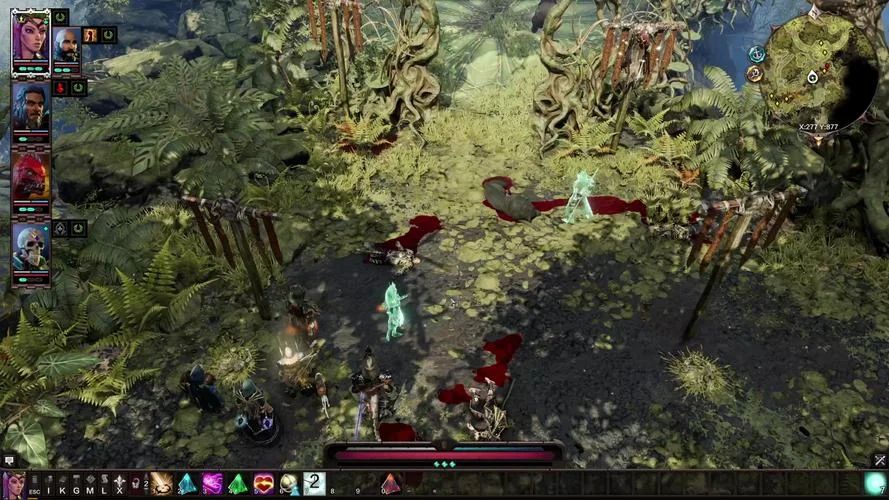Open the journal with the L button
Screen dimensions: 889x500
tap(104, 486)
